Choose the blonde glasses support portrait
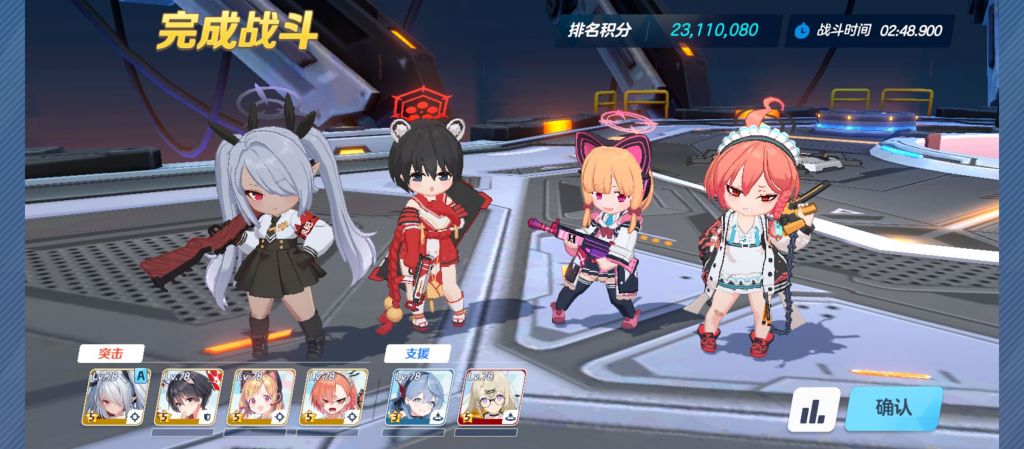Screen dimensions: 1024x449 [492, 398]
